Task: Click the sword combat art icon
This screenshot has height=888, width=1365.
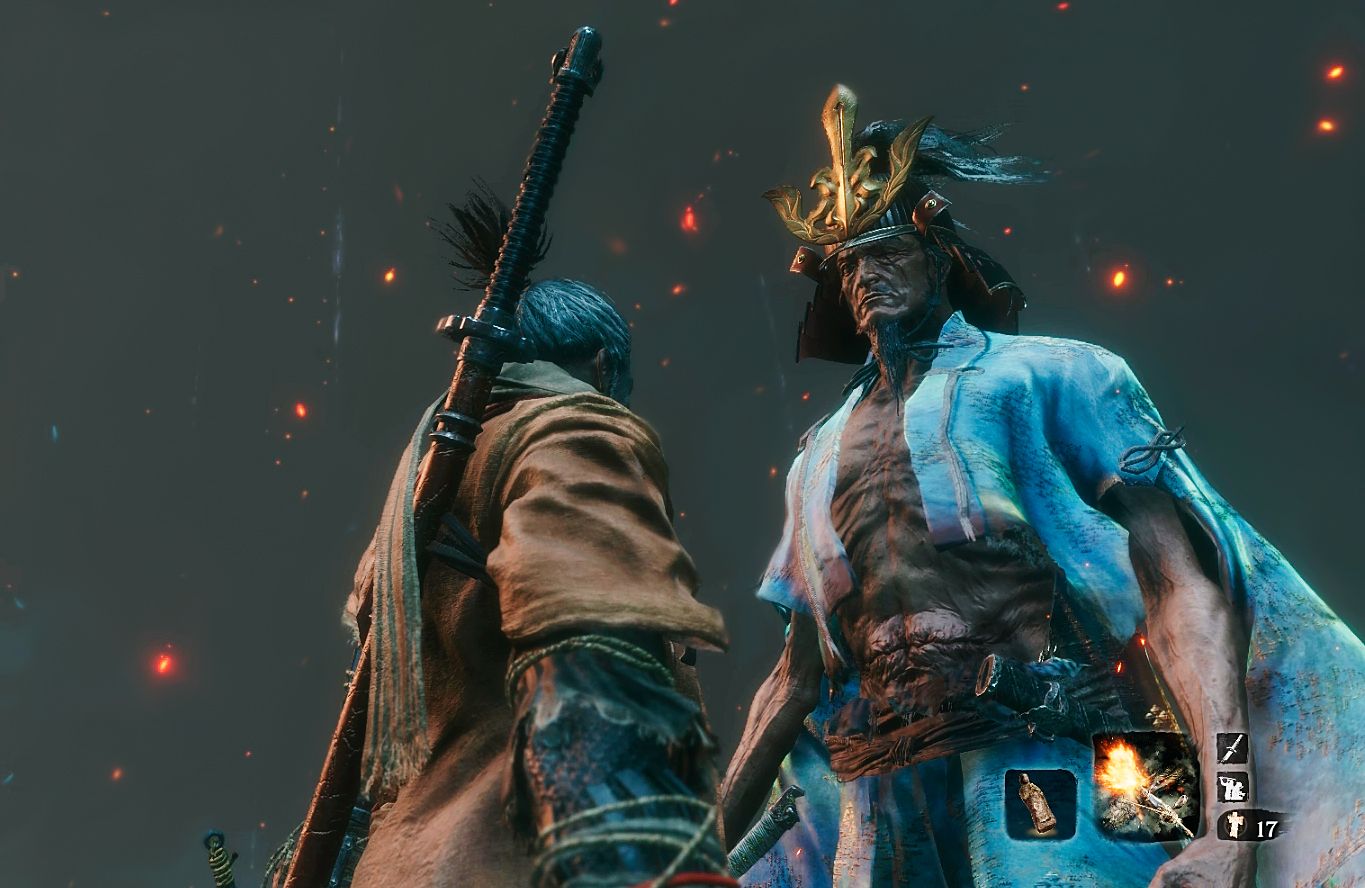Action: click(1232, 748)
